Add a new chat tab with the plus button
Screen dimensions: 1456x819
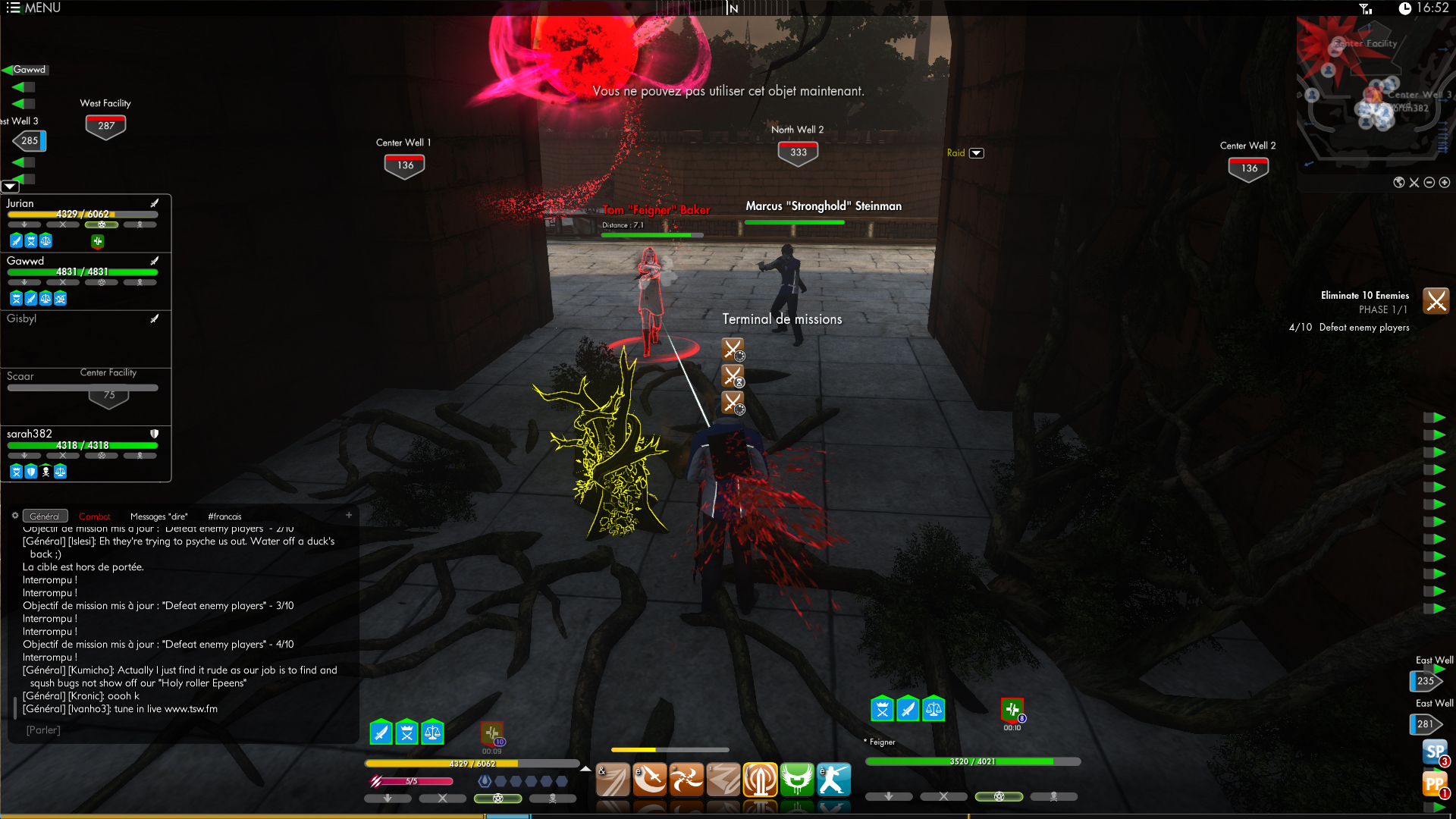click(349, 515)
